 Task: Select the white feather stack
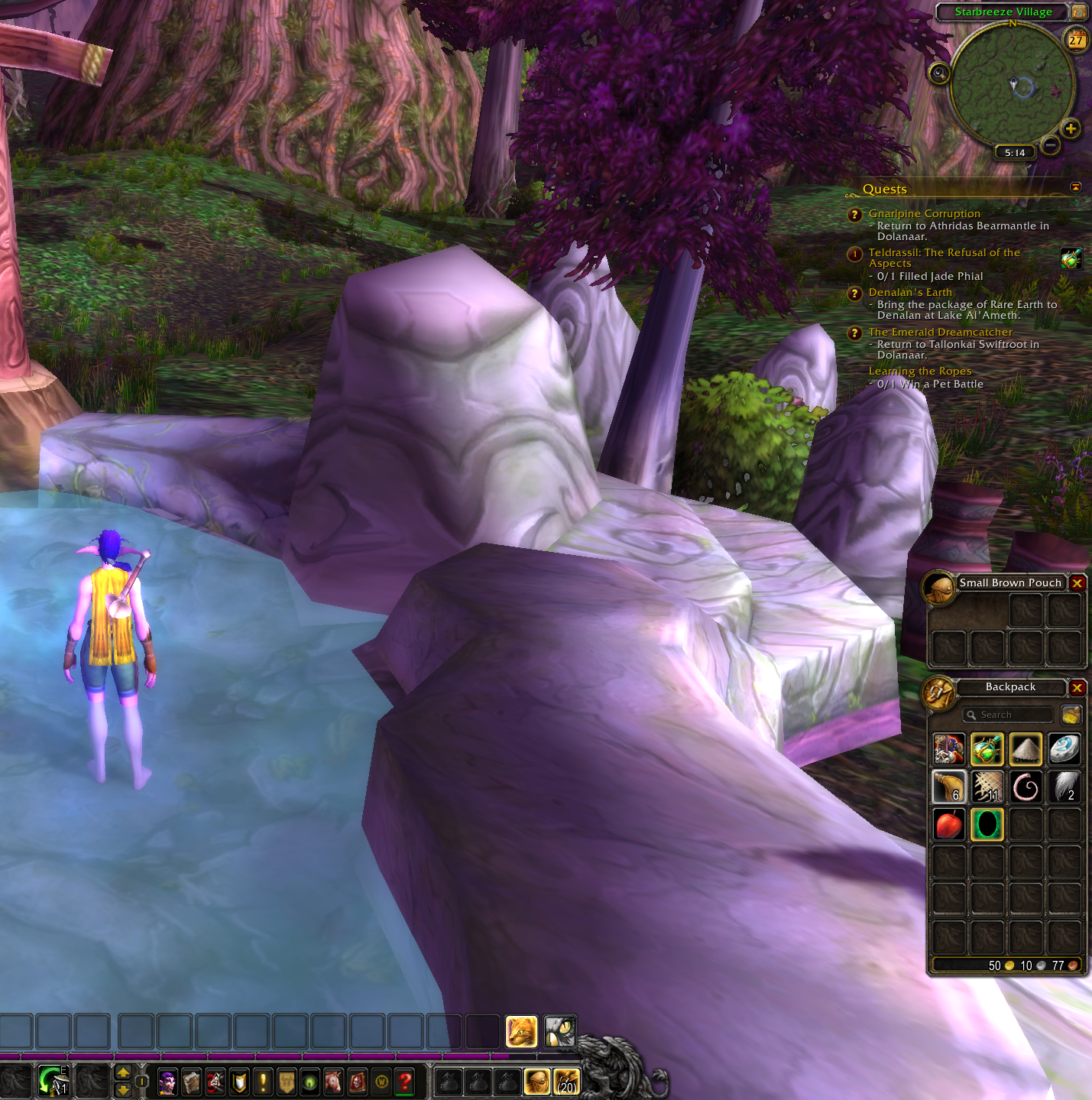tap(1064, 787)
